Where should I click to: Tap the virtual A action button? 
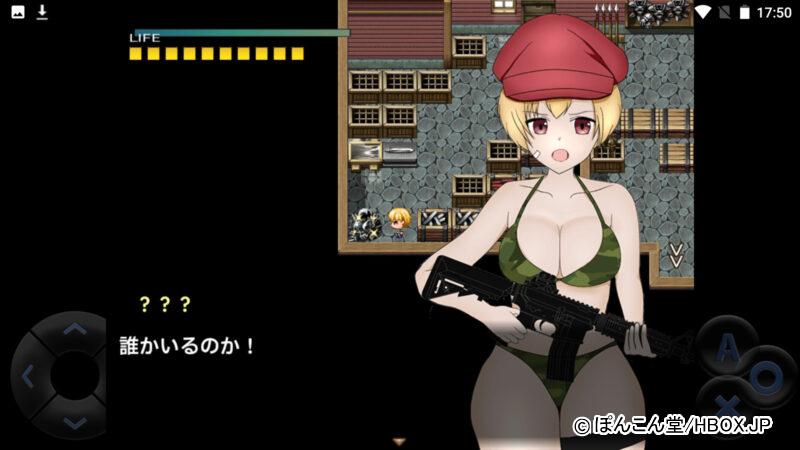tap(729, 347)
